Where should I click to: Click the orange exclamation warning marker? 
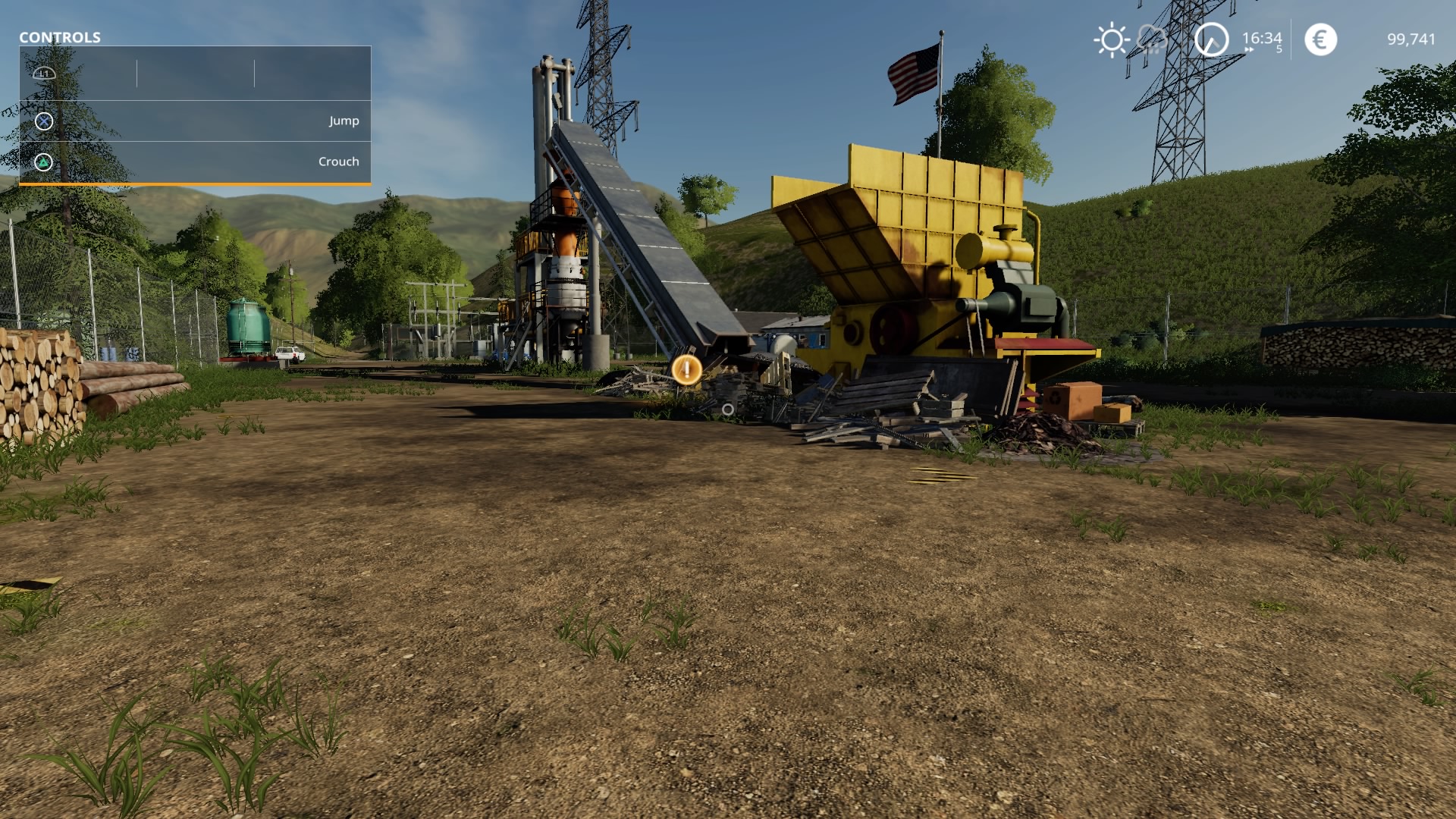686,371
